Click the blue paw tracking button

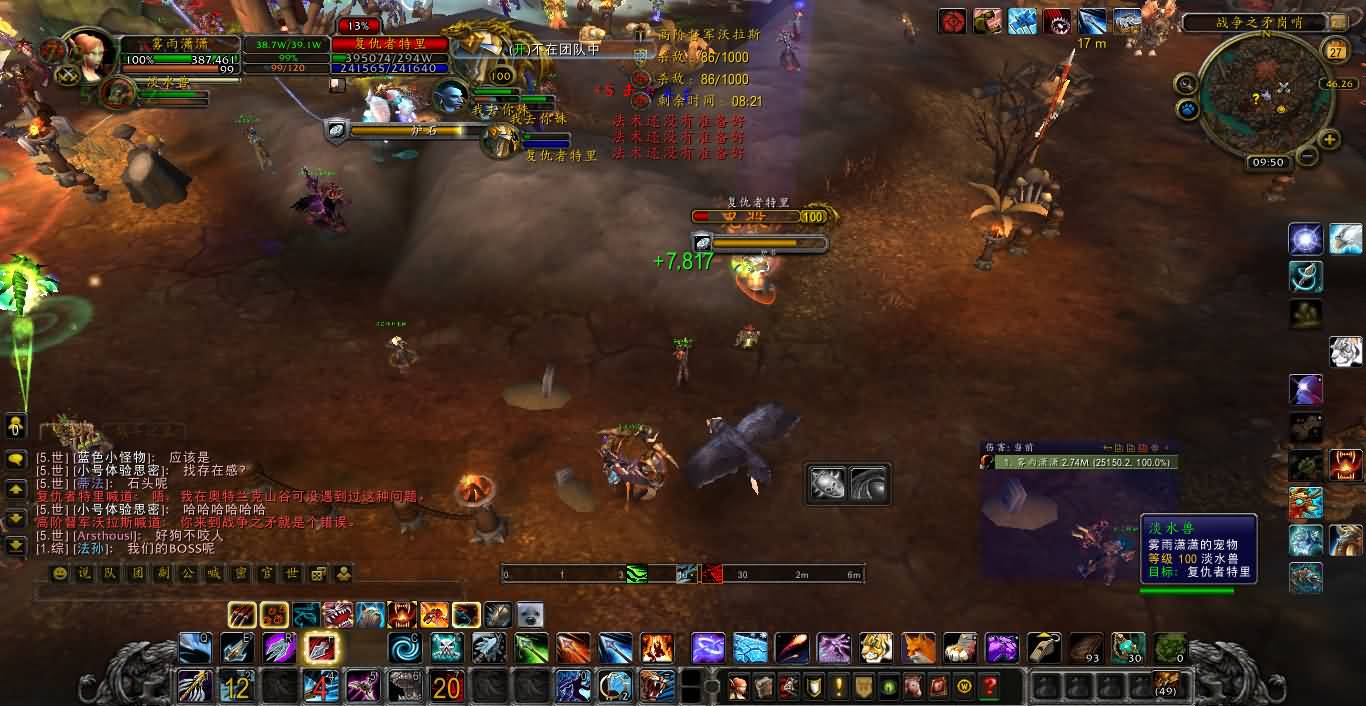pos(1188,109)
